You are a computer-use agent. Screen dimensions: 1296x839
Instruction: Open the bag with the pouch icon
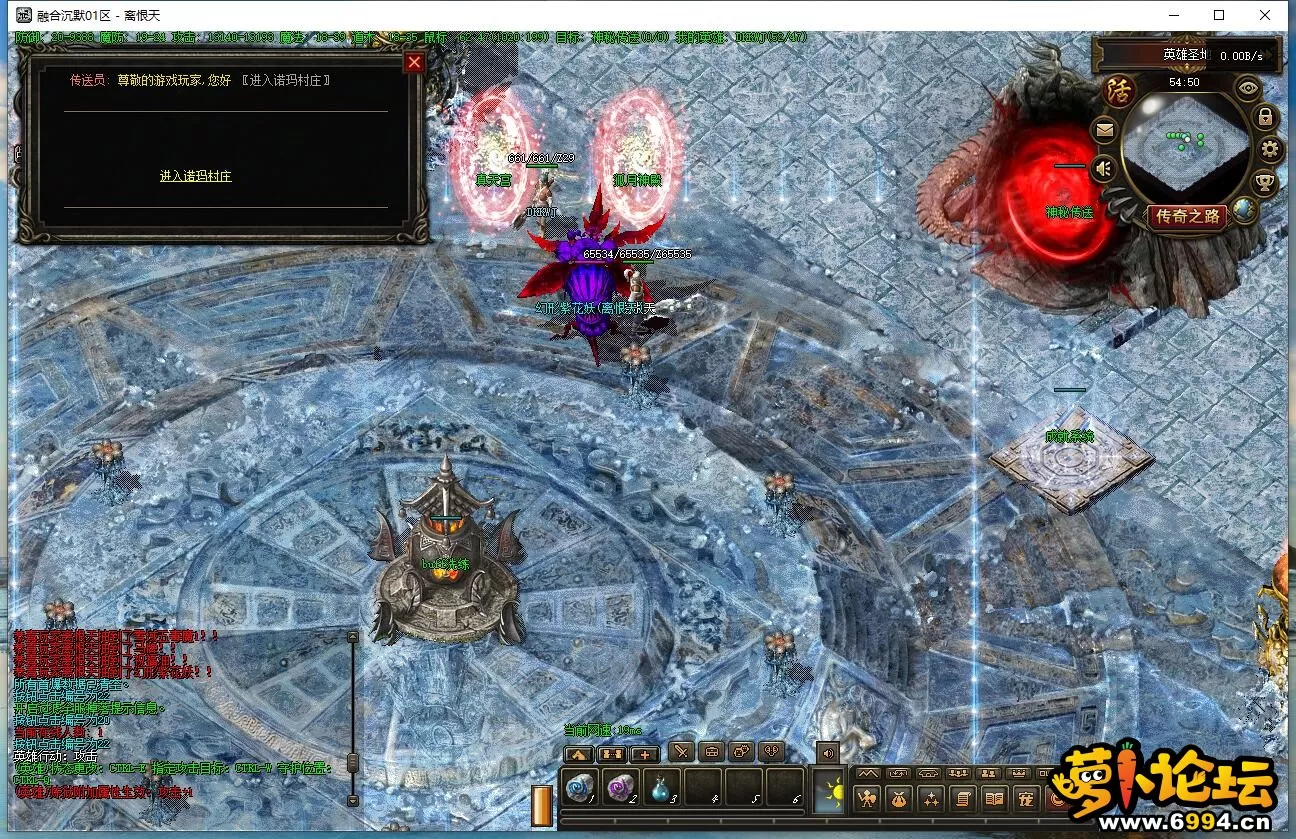tap(899, 798)
